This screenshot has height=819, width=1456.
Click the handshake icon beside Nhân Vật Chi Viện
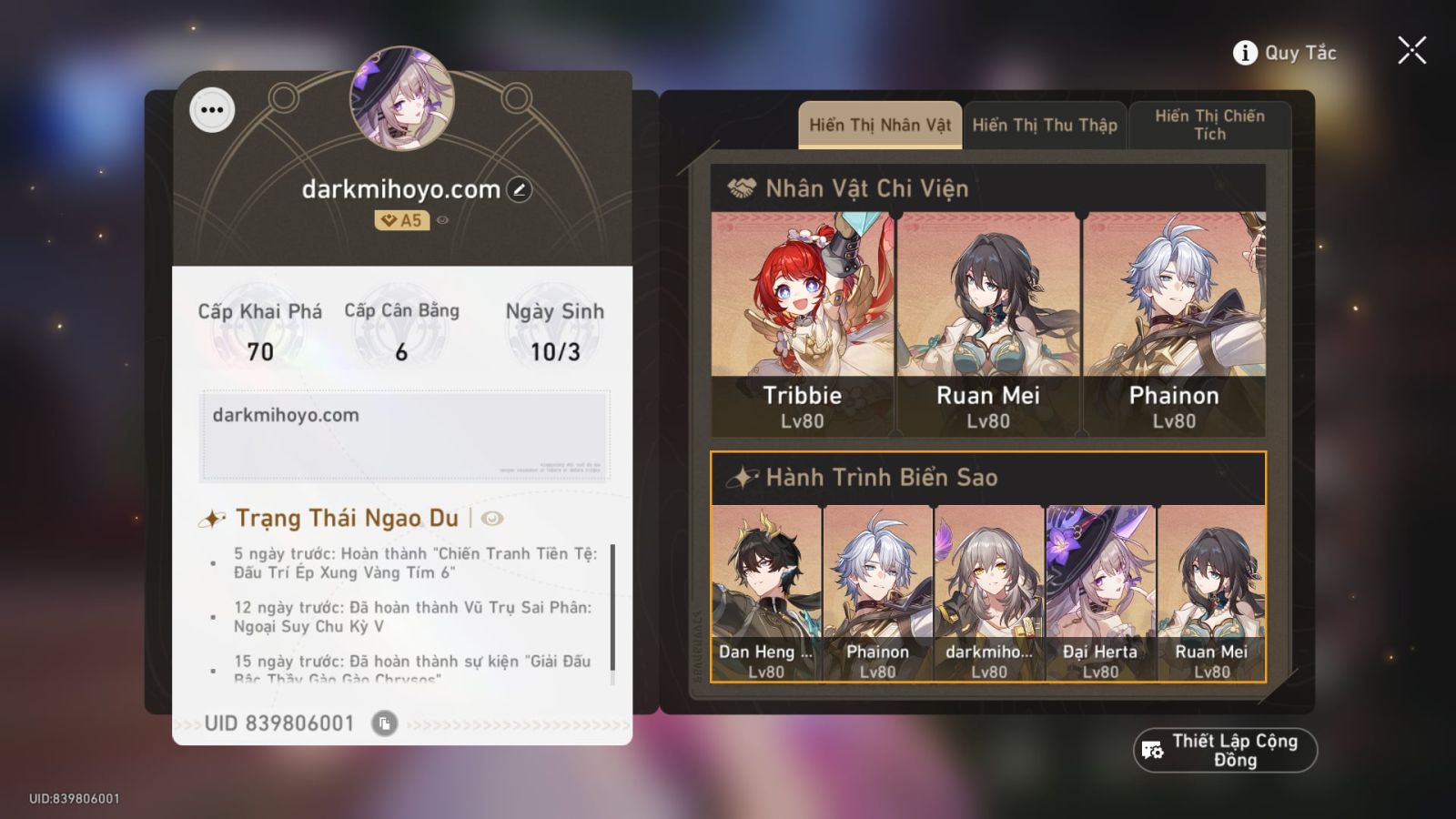743,187
